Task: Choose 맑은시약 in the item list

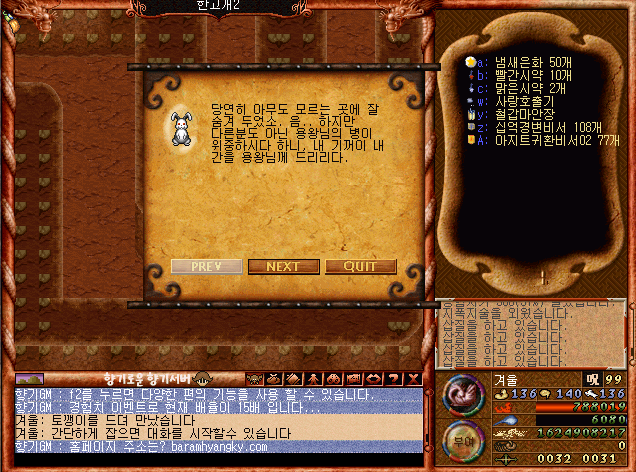Action: pyautogui.click(x=516, y=88)
